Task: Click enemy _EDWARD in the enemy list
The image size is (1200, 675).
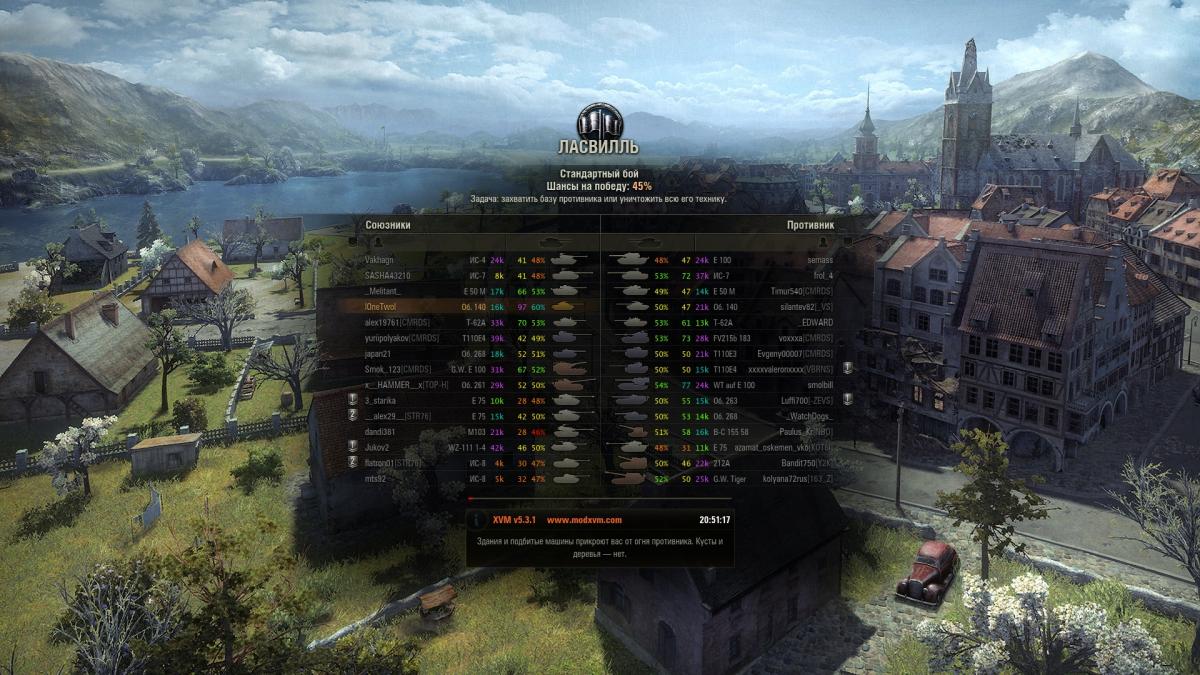Action: click(816, 322)
